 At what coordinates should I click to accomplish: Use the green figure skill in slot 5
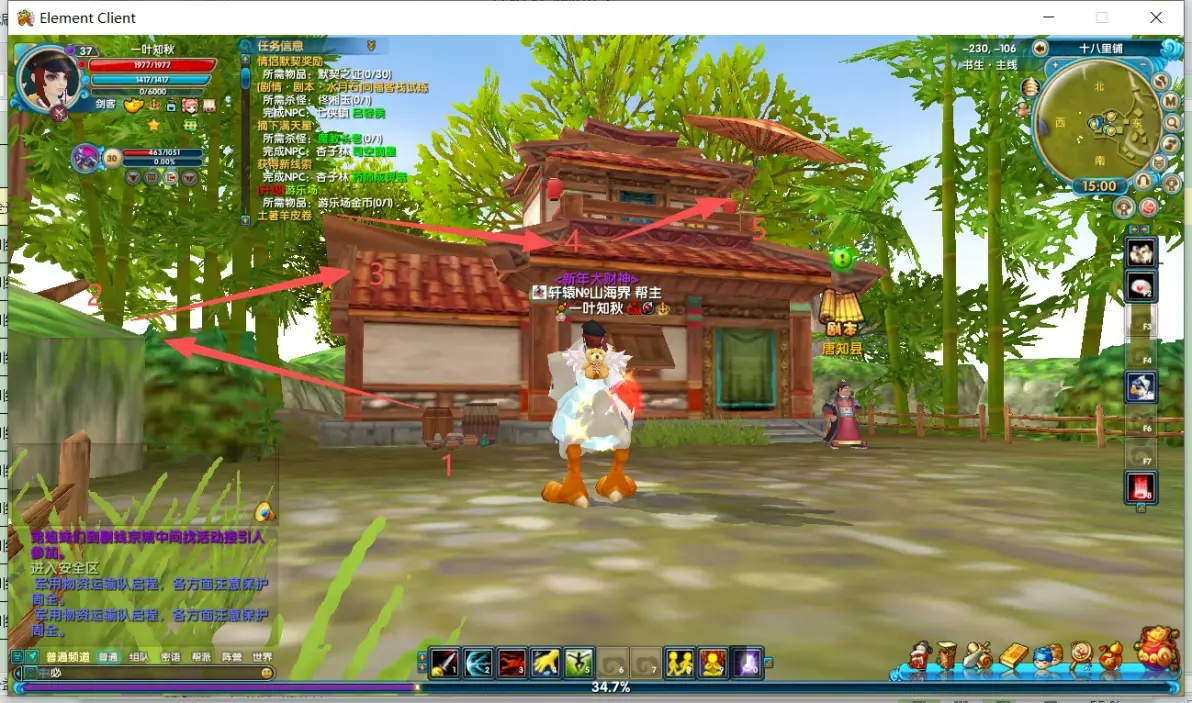pyautogui.click(x=579, y=662)
